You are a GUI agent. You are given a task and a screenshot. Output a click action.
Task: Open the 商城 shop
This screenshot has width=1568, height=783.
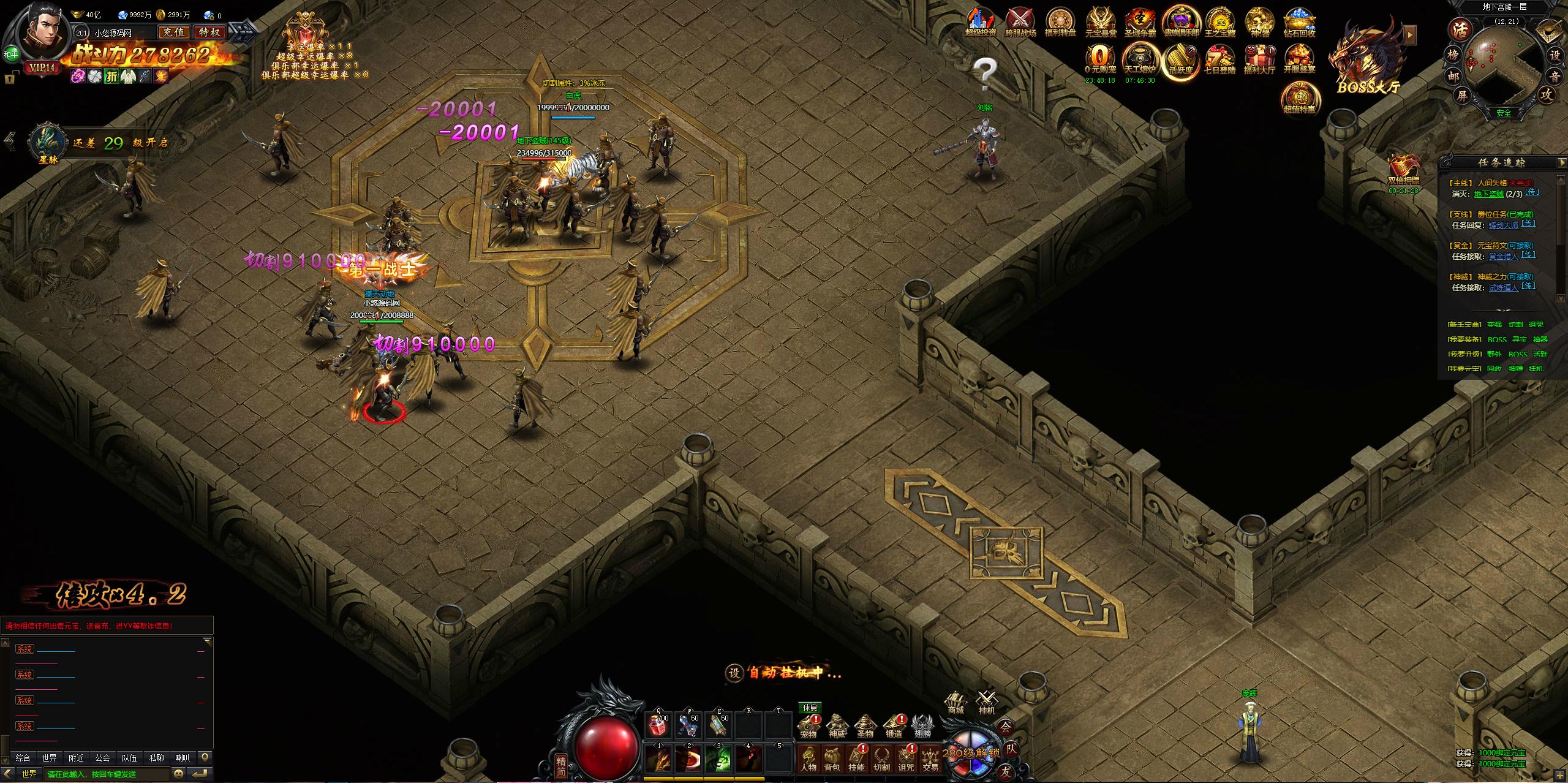click(x=956, y=703)
